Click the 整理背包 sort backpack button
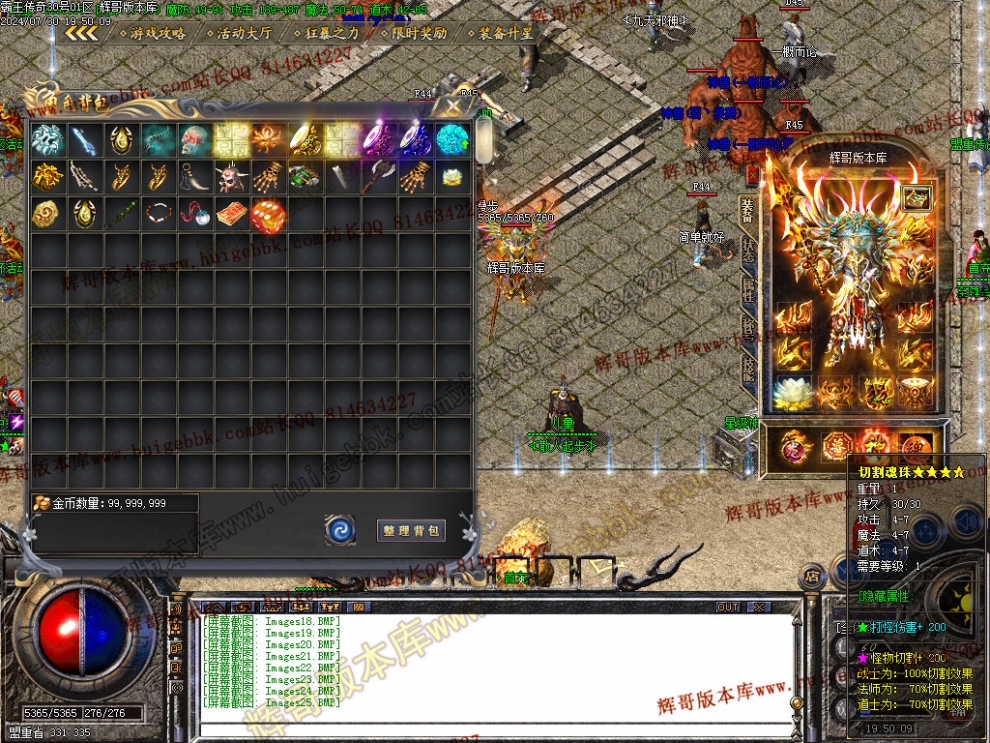 coord(412,530)
